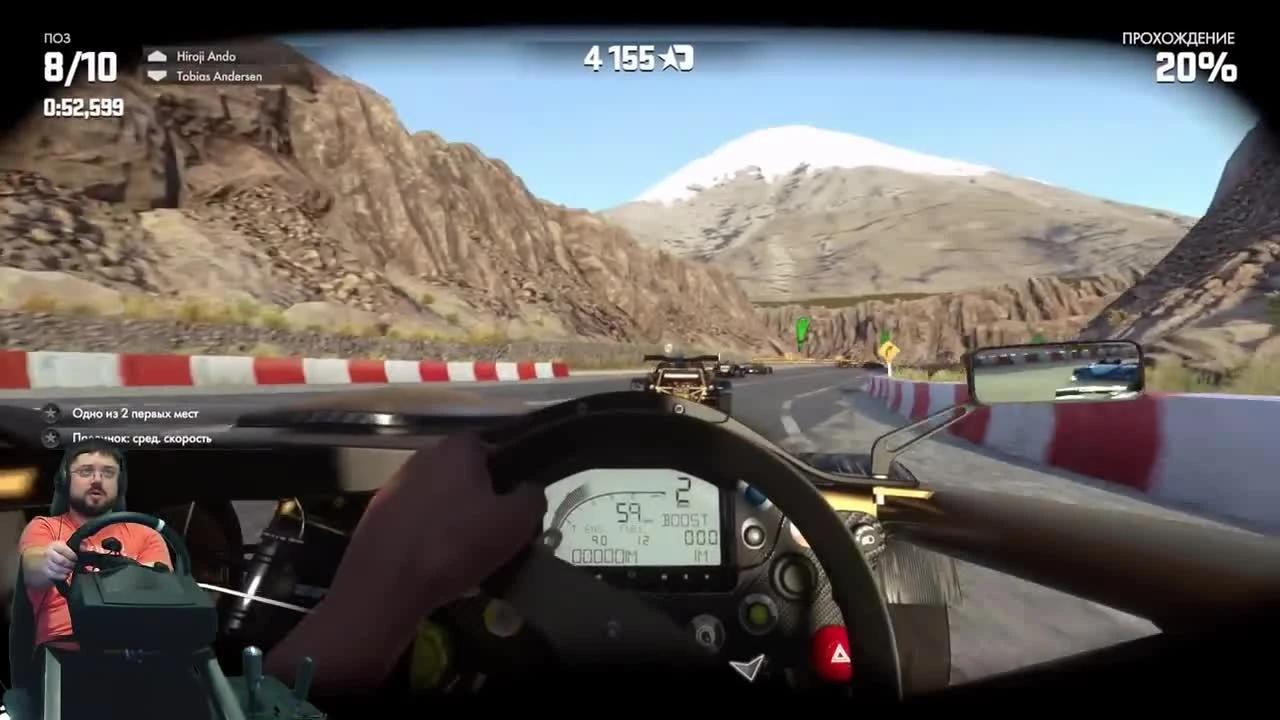Expand the Tobias Andersen rival entry

coord(222,76)
